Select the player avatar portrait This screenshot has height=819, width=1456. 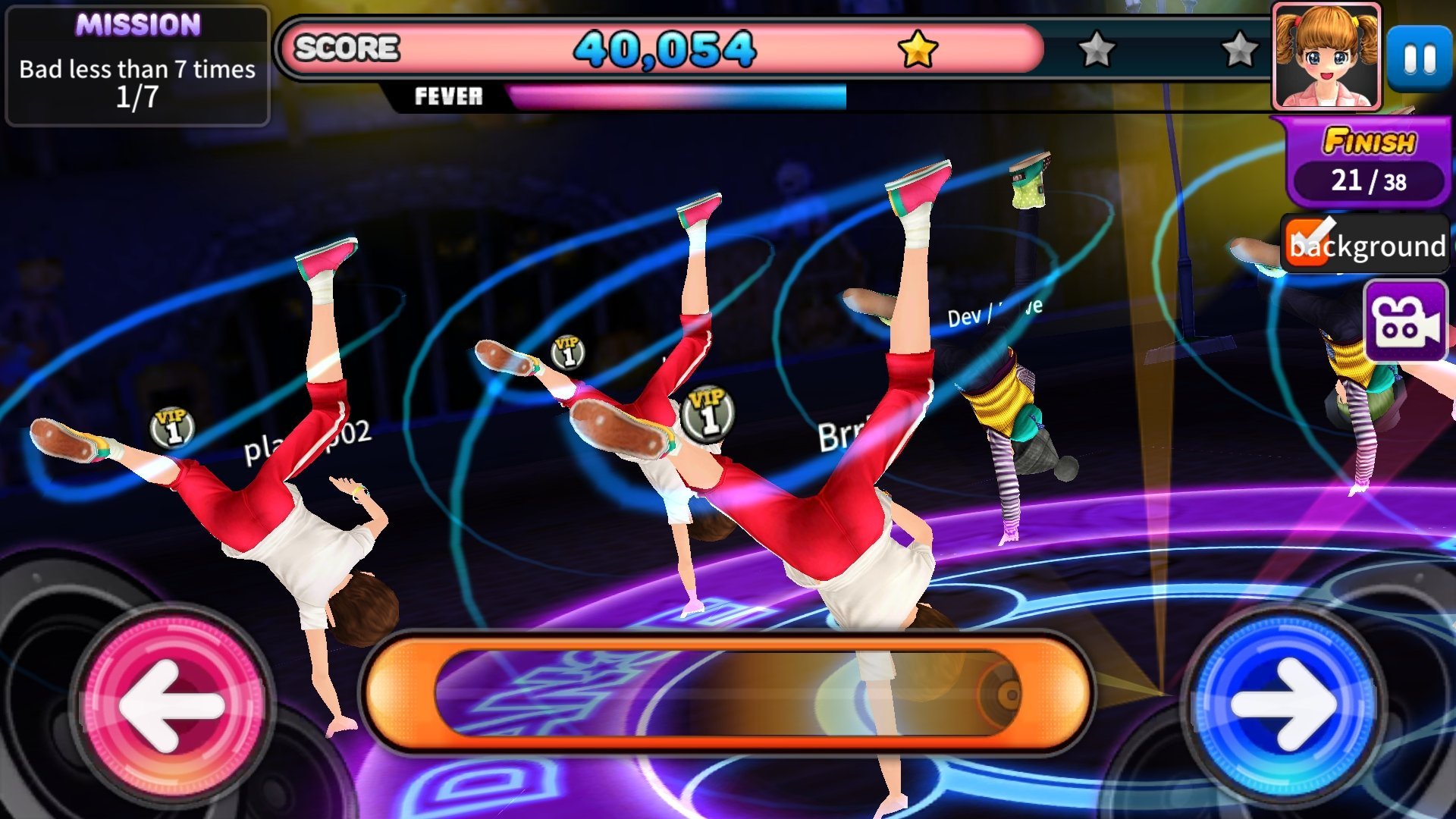click(x=1326, y=57)
